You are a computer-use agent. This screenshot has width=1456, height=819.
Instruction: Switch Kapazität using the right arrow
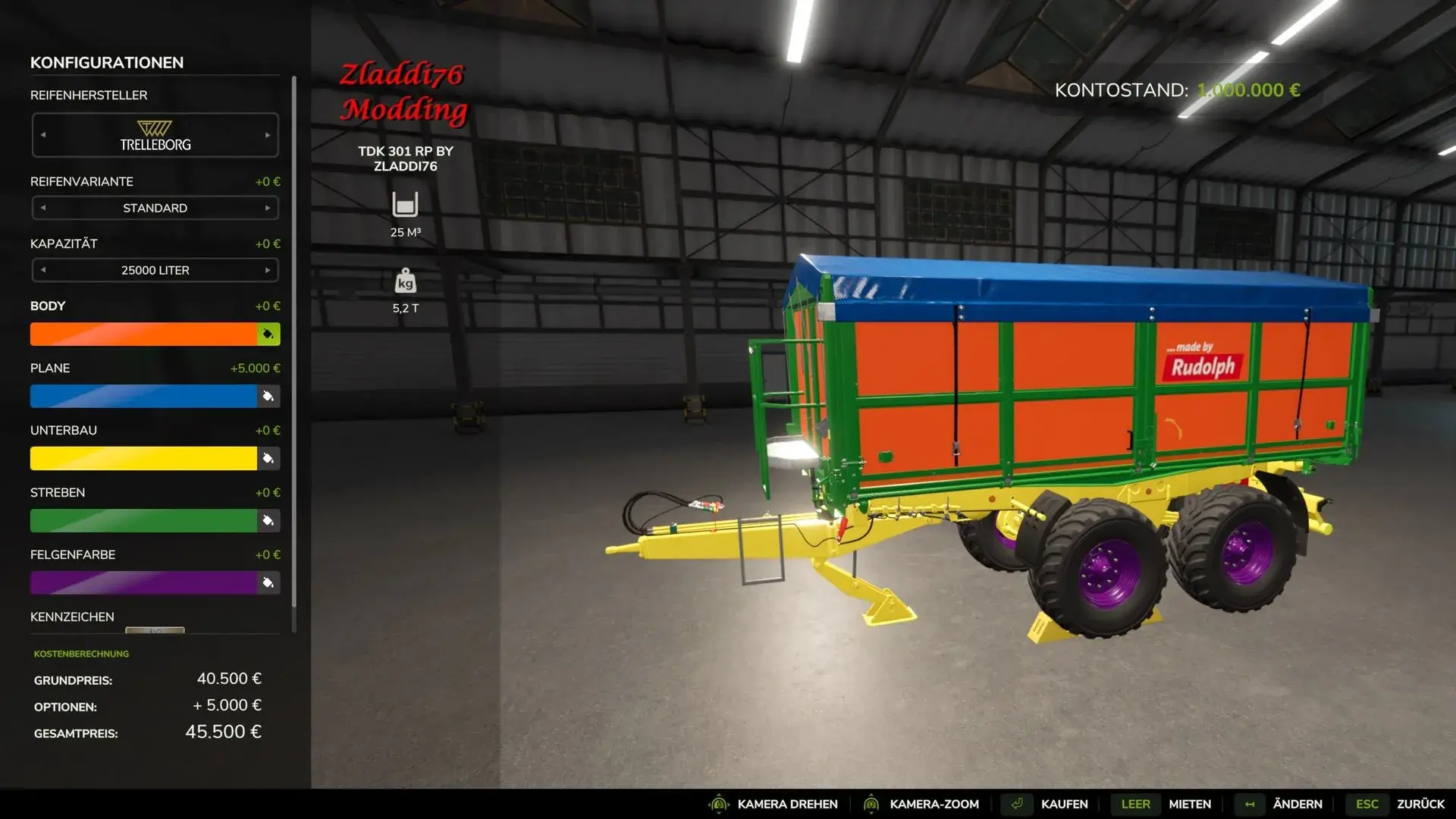pyautogui.click(x=267, y=269)
